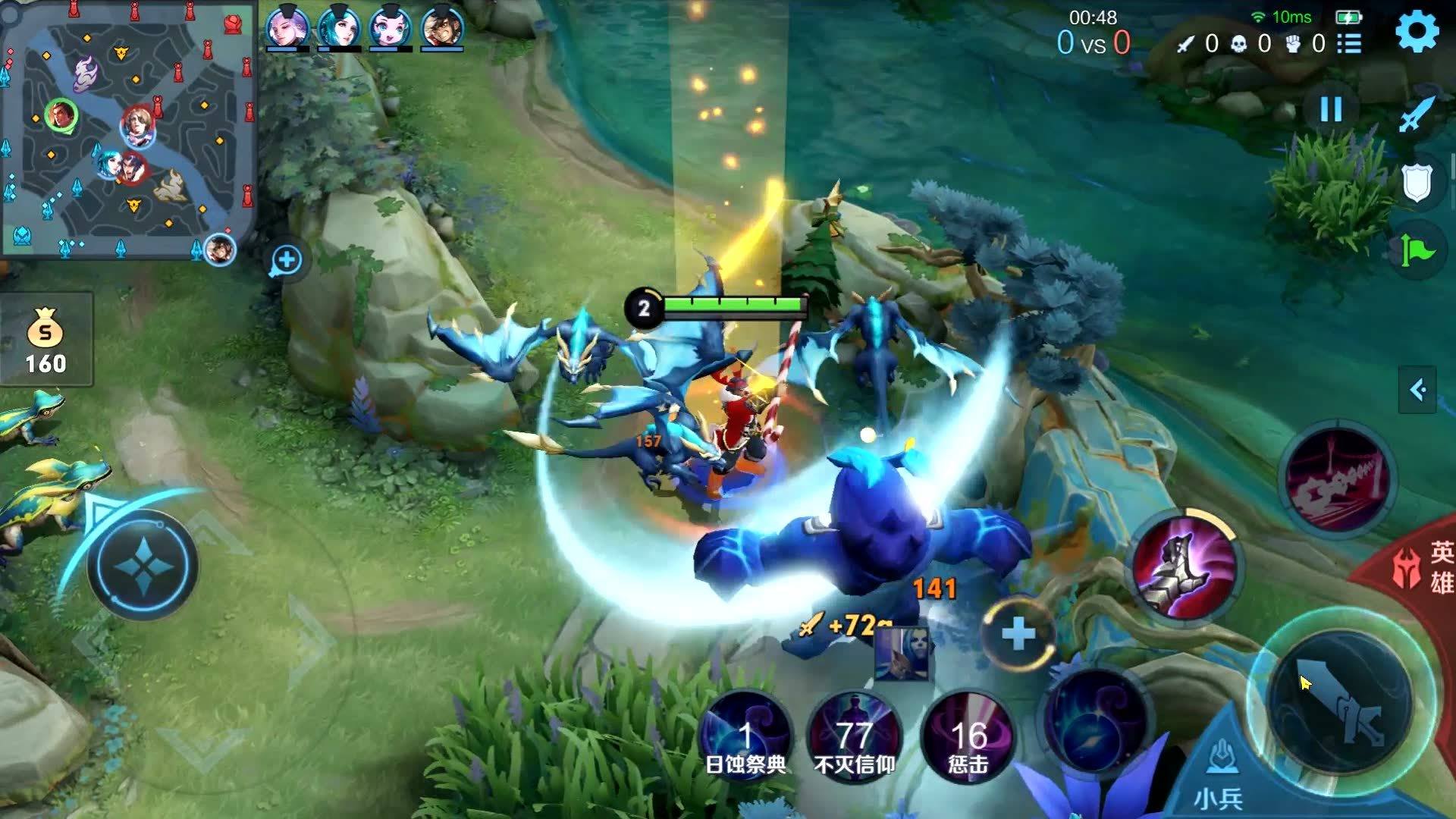Open the scoreboard list icon
The image size is (1456, 819).
1349,44
